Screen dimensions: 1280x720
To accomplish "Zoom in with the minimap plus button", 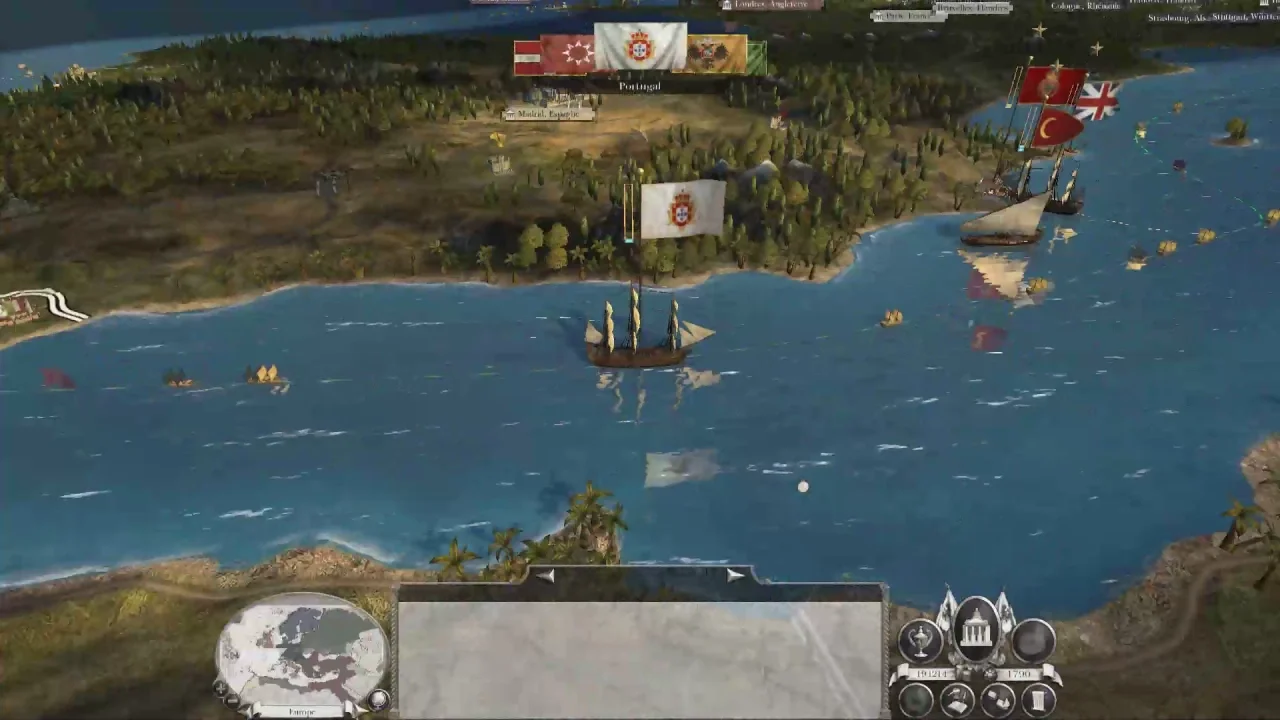I will pyautogui.click(x=220, y=688).
